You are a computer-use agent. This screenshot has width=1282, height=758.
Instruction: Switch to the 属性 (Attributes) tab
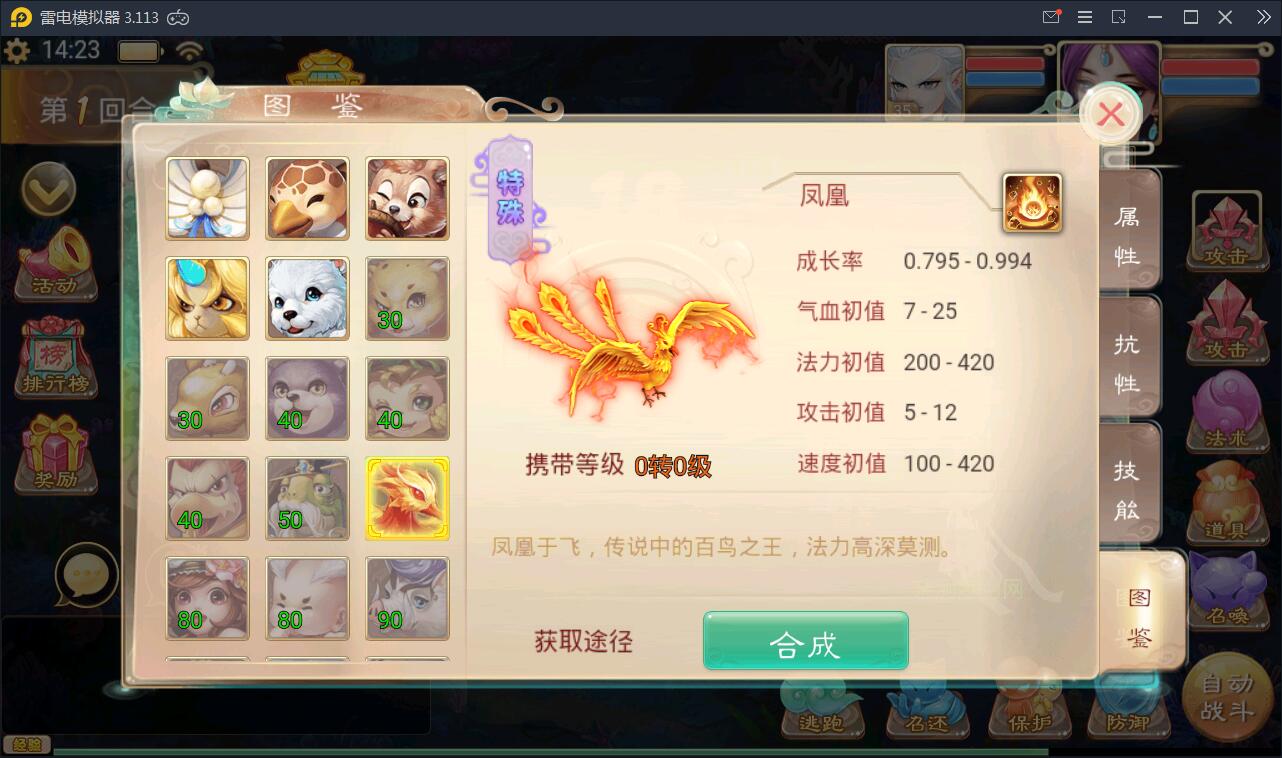click(1128, 228)
